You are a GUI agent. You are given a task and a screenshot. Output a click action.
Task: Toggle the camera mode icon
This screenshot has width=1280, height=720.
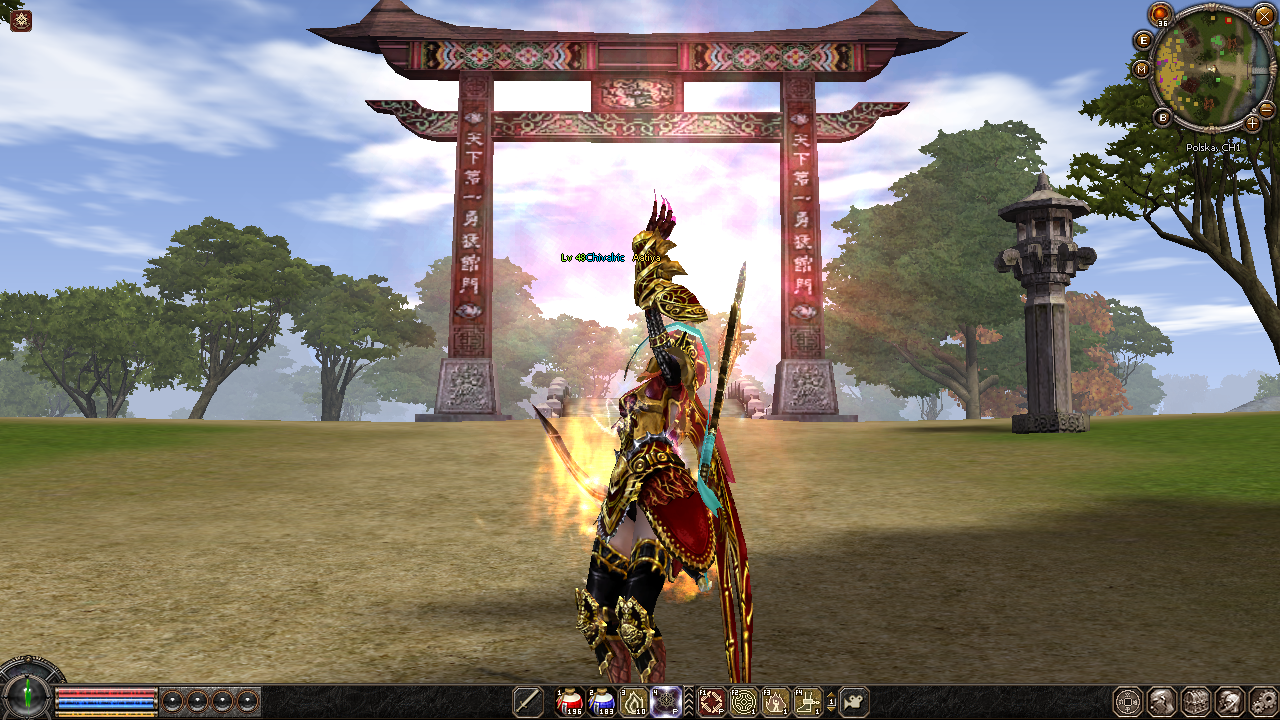853,701
